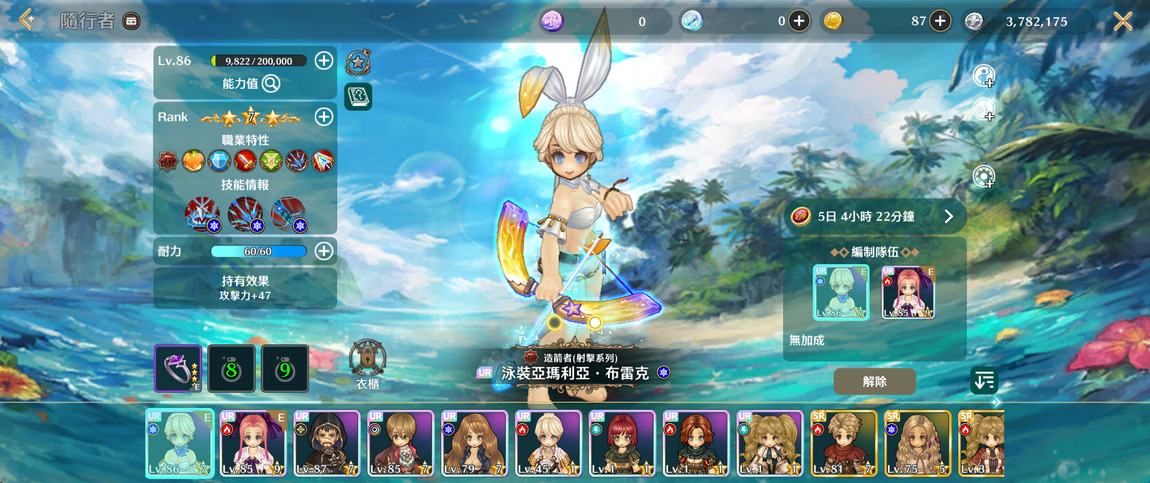Click the 解除 remove button
Image resolution: width=1150 pixels, height=483 pixels.
[874, 381]
